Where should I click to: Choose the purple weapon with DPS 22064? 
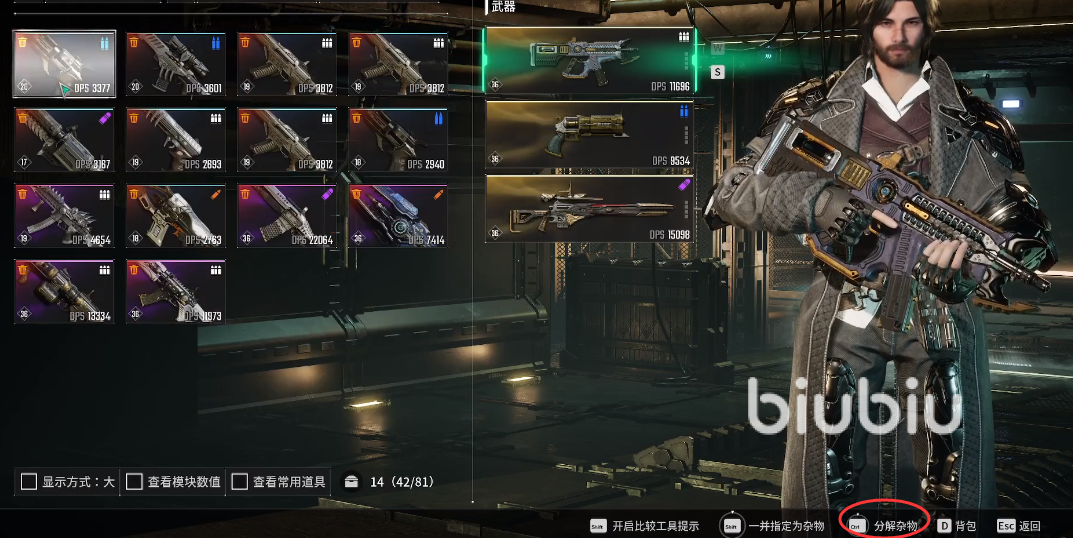[x=287, y=214]
